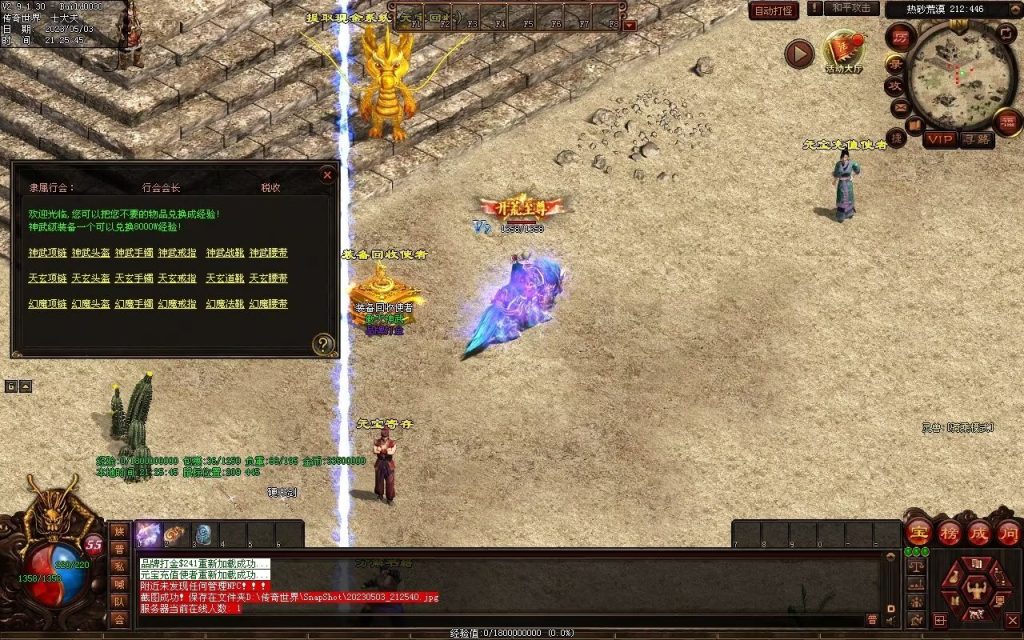This screenshot has width=1024, height=640.
Task: Toggle the 自动打怪 auto-fight button
Action: click(x=774, y=10)
